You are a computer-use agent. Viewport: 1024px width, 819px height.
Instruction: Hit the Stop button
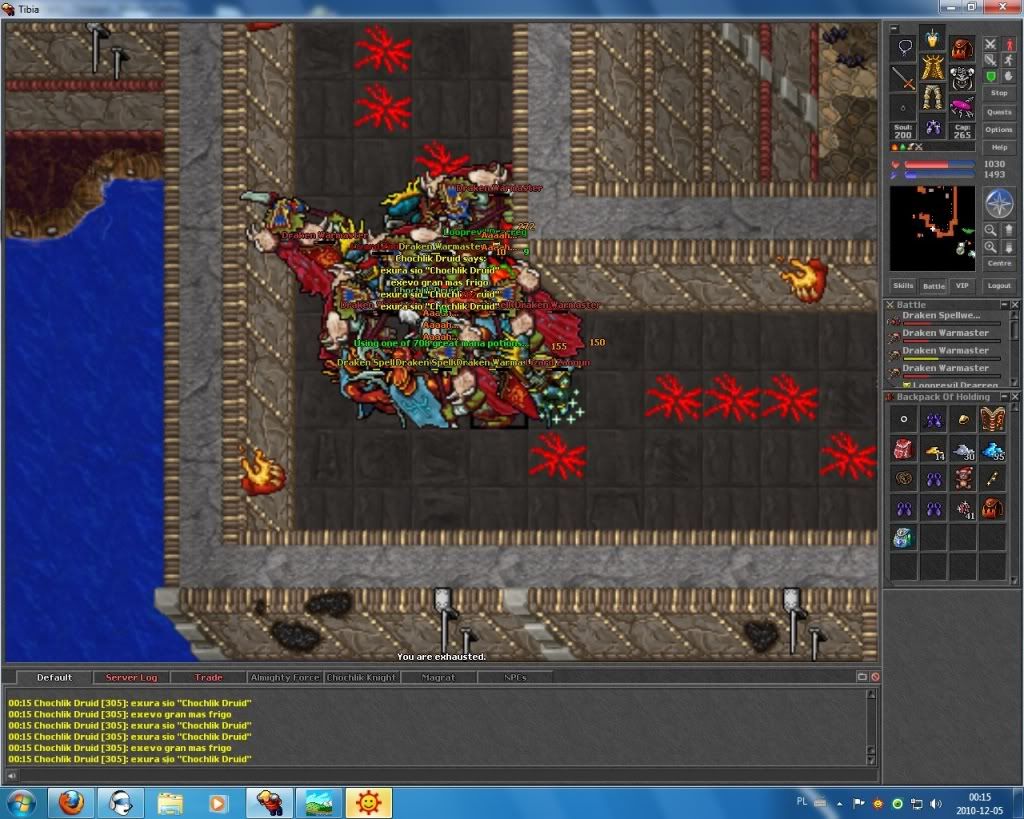coord(999,93)
